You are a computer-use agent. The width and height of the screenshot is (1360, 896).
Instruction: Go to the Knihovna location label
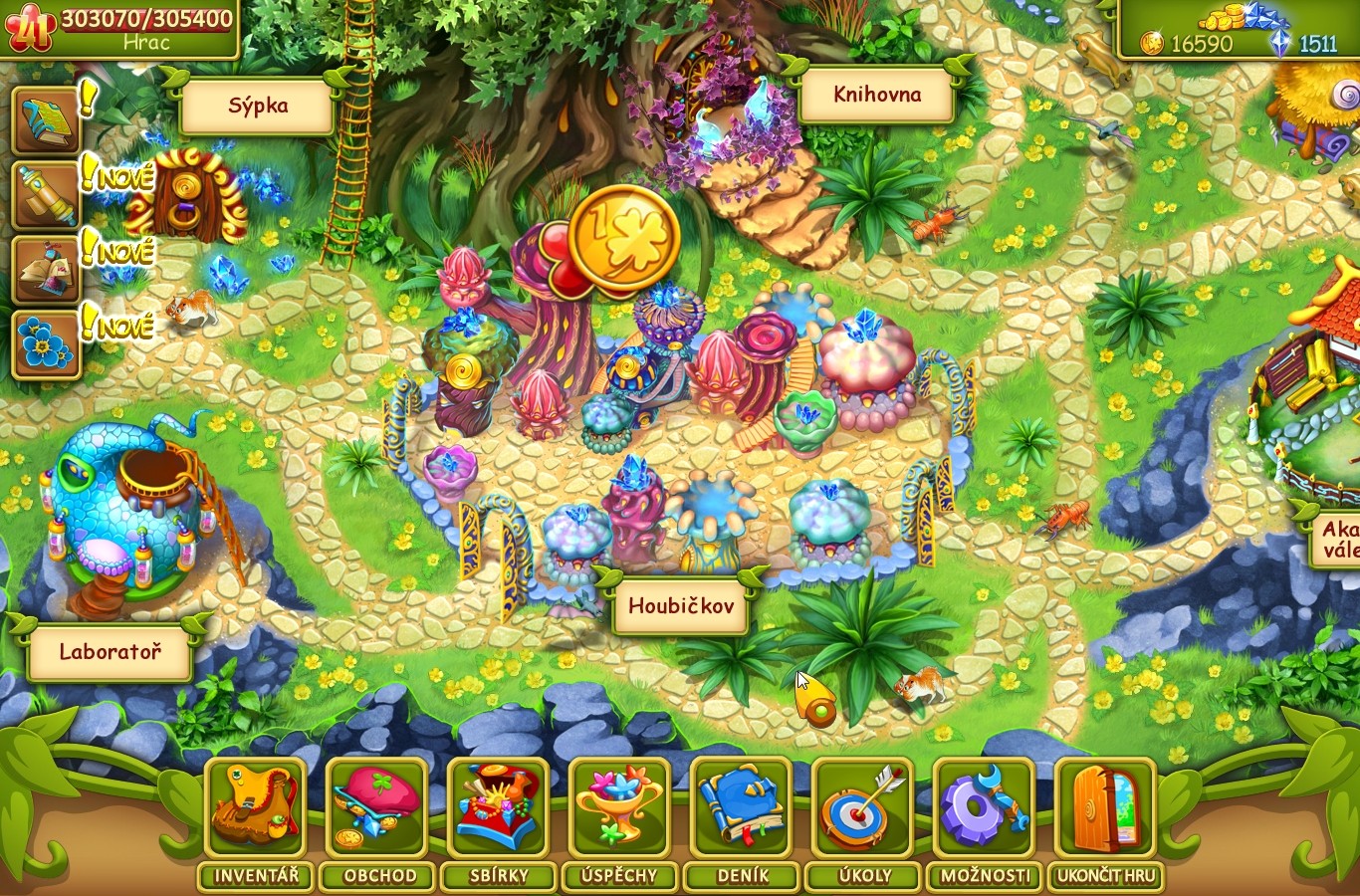tap(877, 96)
